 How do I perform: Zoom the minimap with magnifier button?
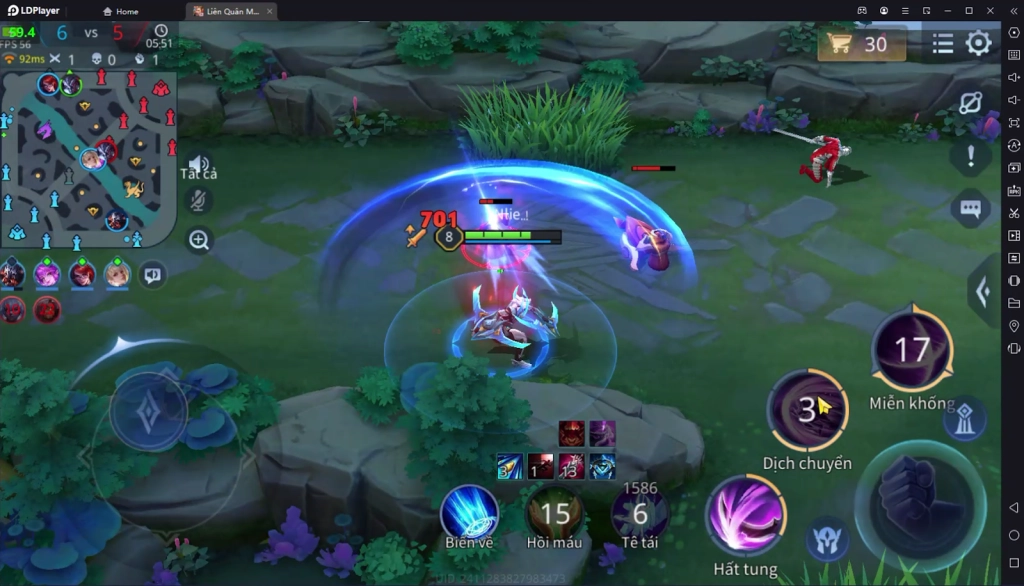199,240
